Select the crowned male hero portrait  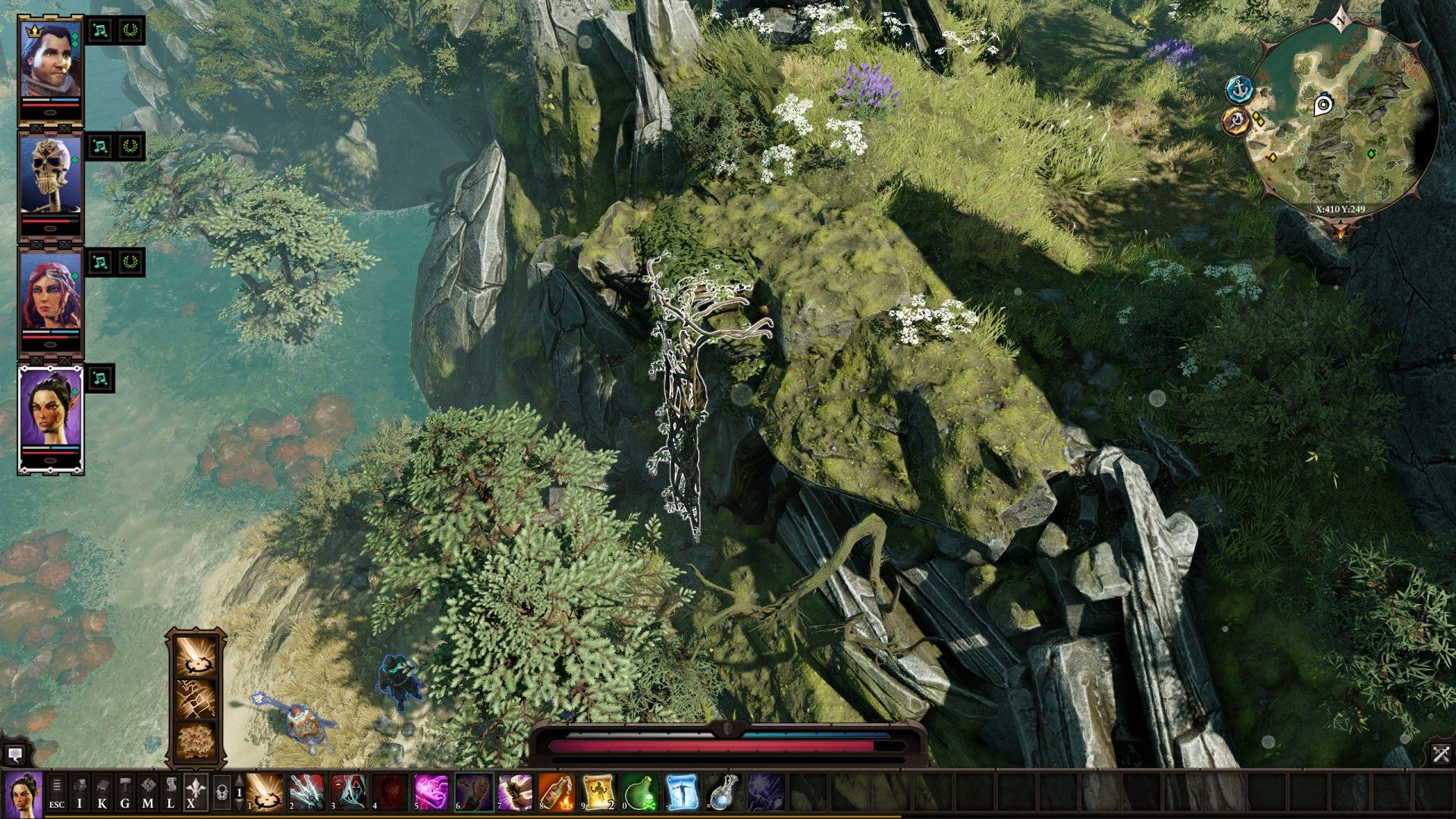pos(50,61)
